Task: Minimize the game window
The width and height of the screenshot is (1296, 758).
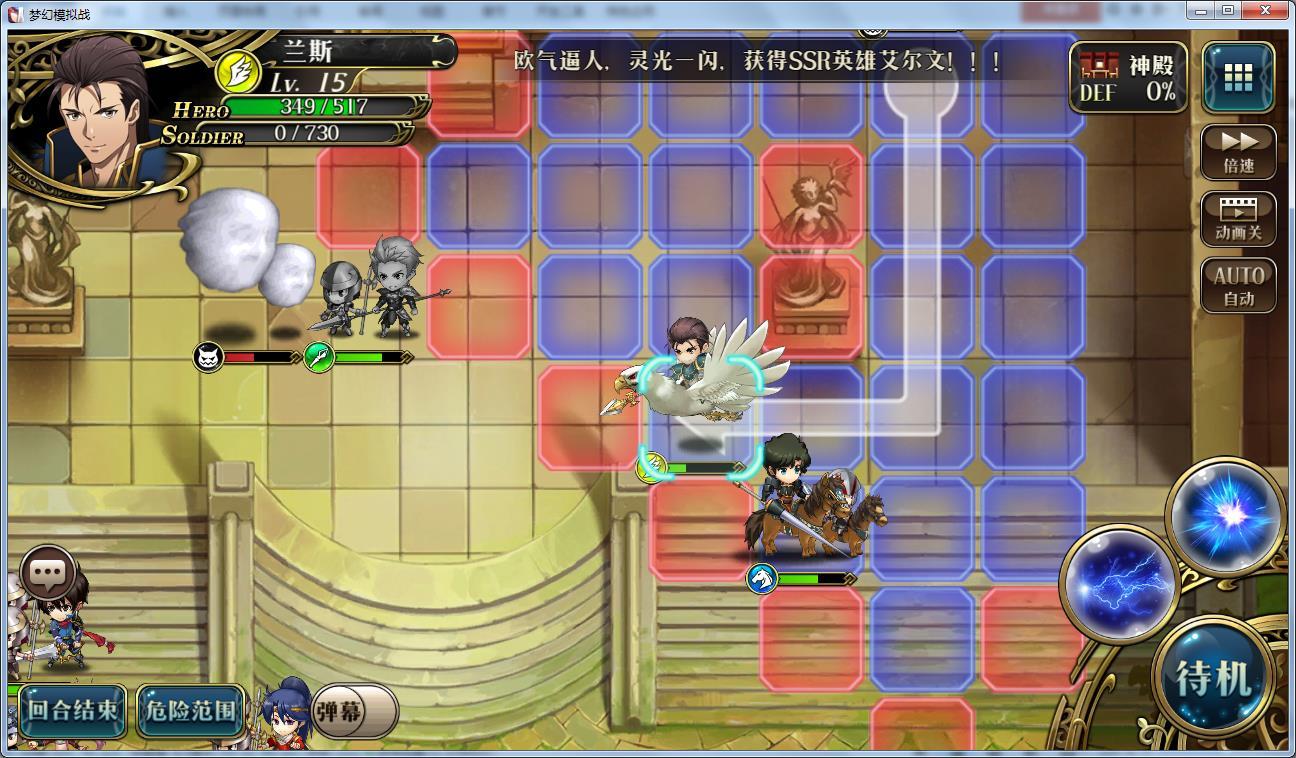Action: pos(1202,10)
